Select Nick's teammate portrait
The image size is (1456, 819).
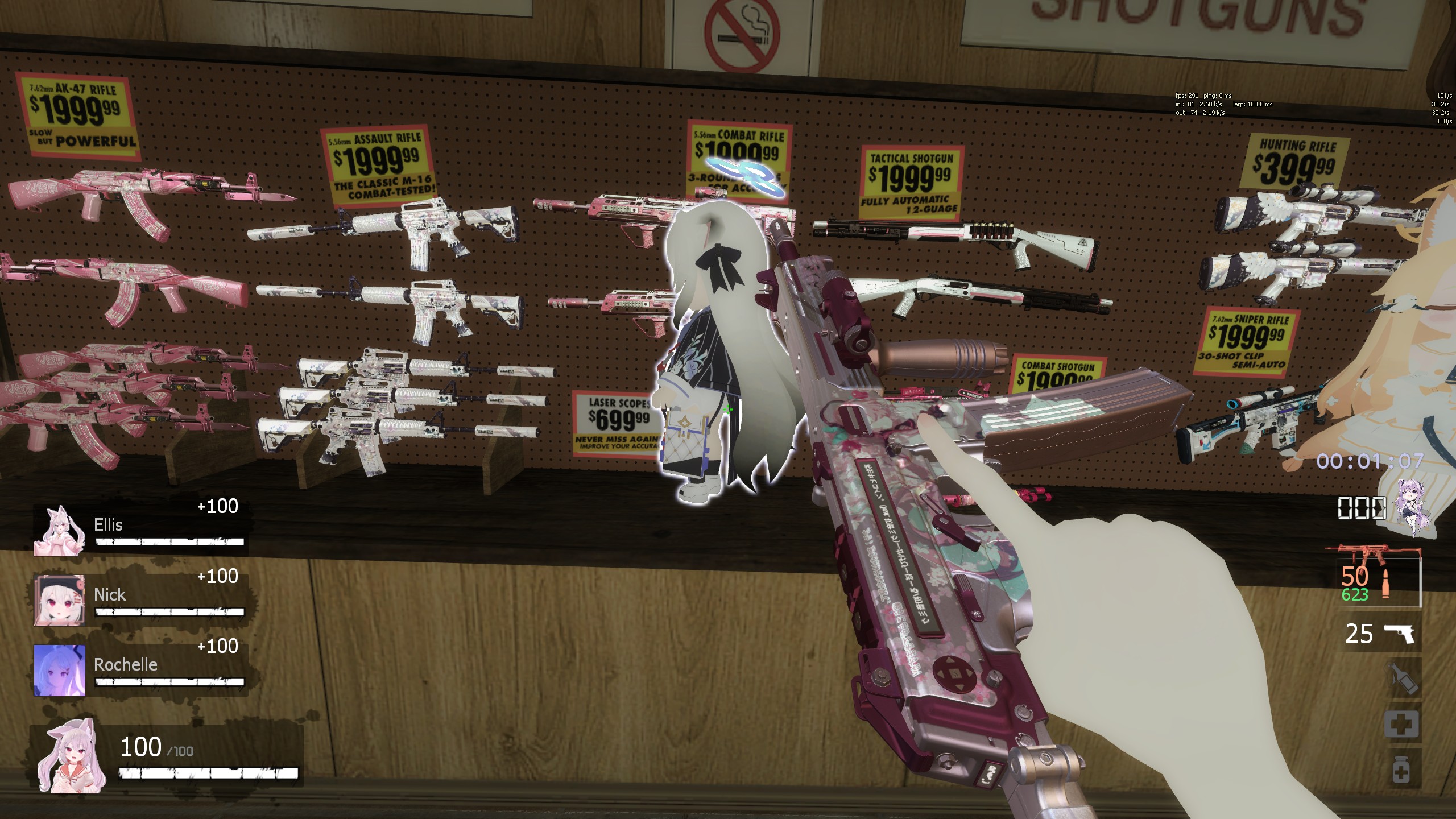point(59,600)
